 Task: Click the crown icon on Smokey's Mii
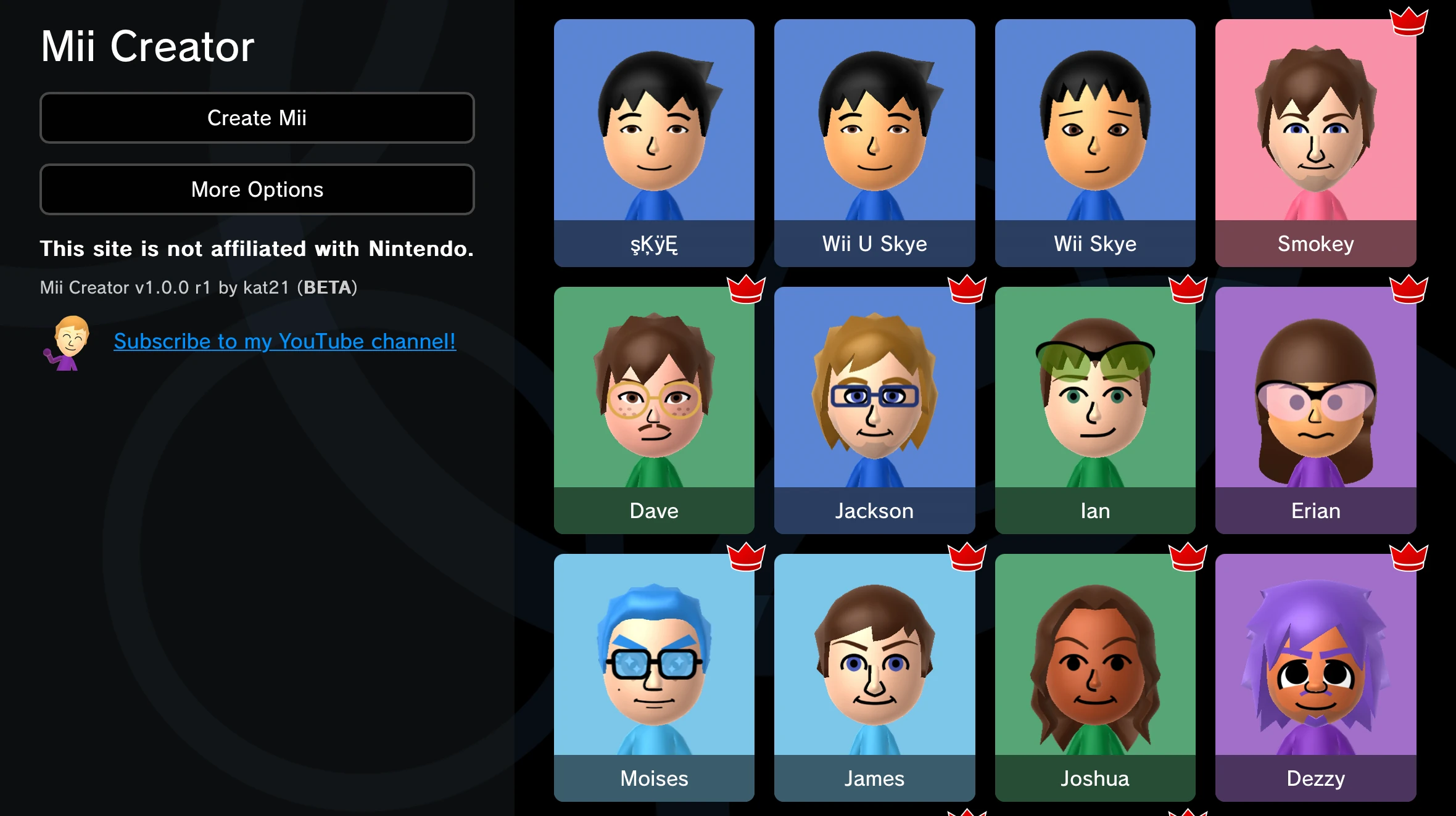coord(1410,20)
